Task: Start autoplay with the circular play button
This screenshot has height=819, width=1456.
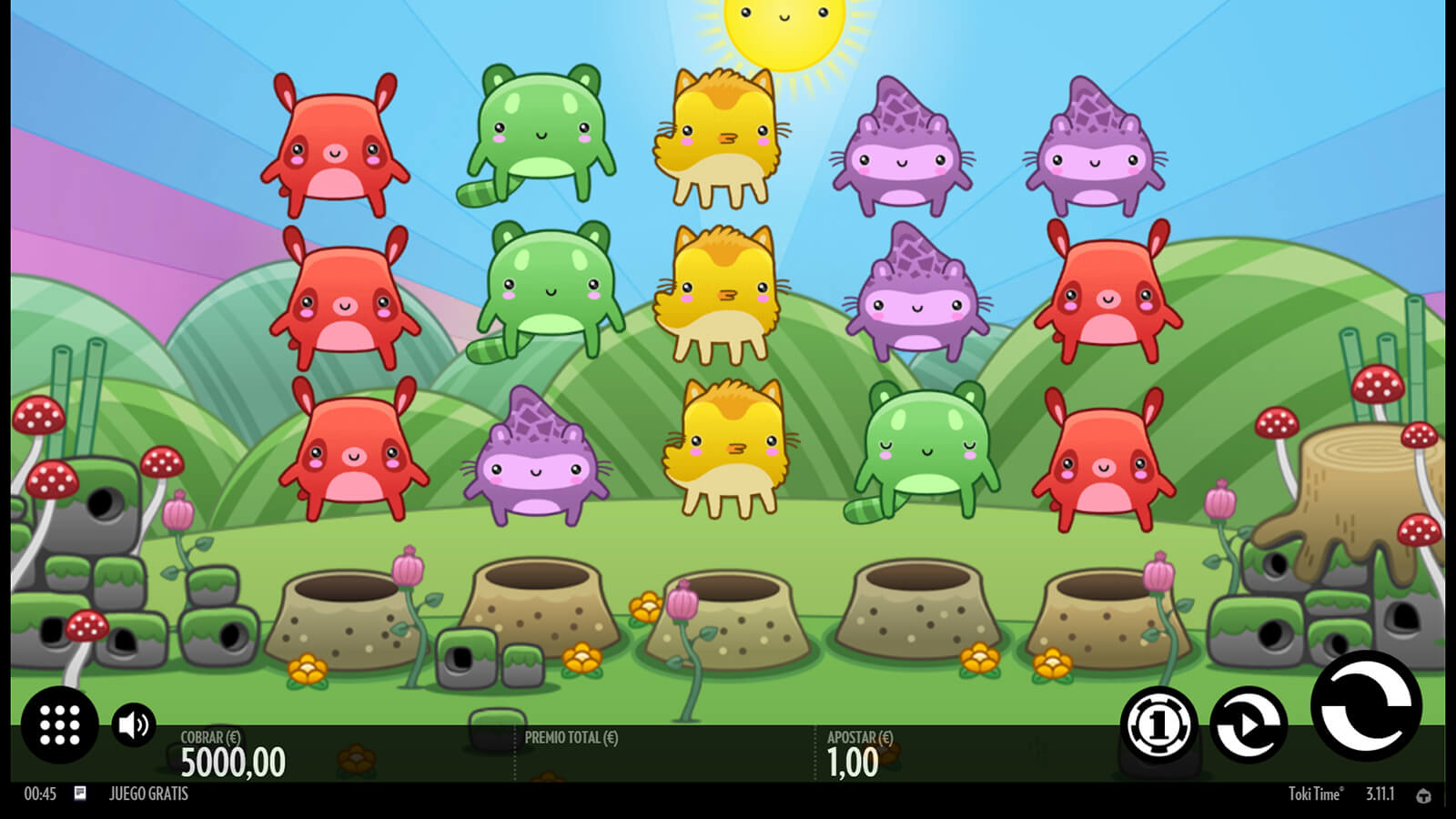Action: pos(1249,724)
